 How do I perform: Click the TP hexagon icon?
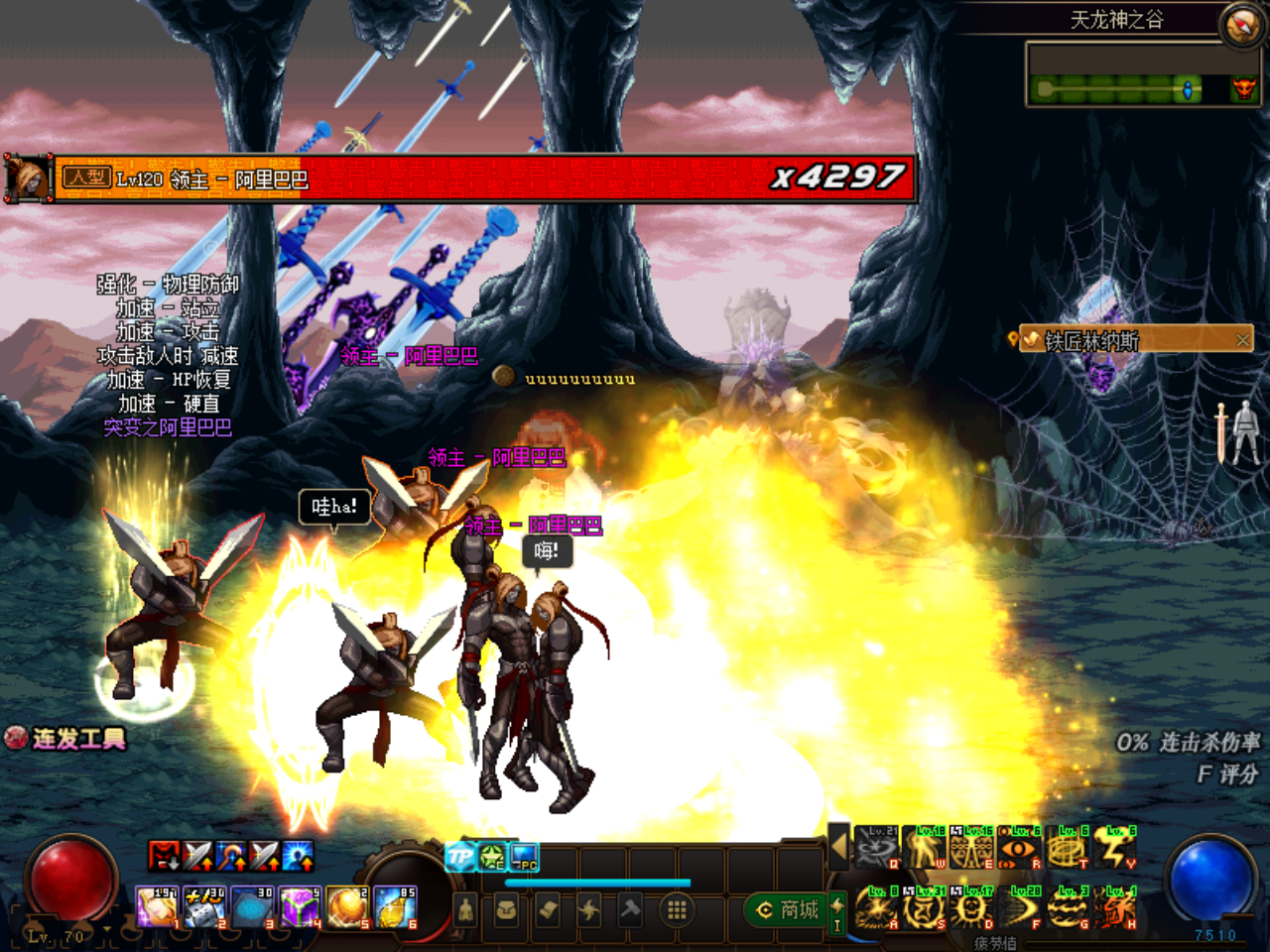[x=460, y=857]
